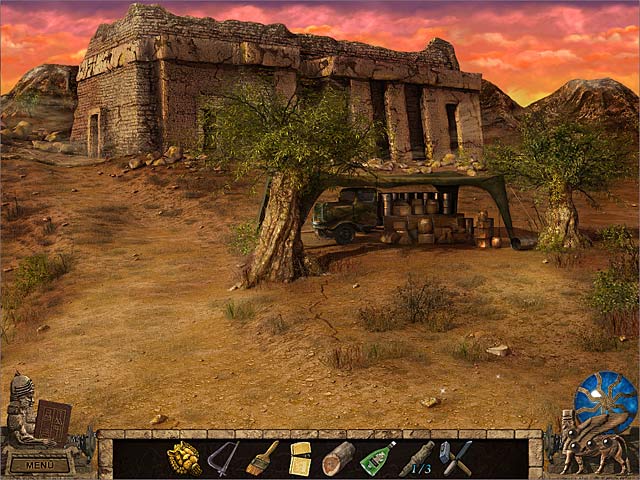Select the golden lion head item
Image resolution: width=640 pixels, height=480 pixels.
pos(184,458)
